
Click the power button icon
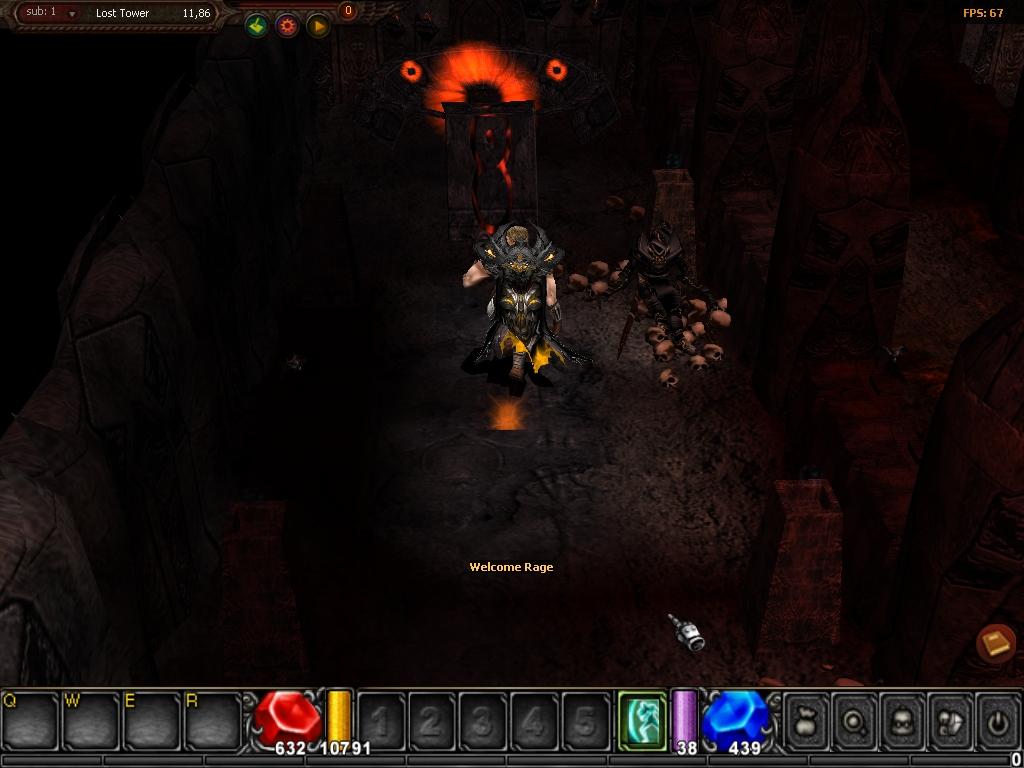point(996,720)
